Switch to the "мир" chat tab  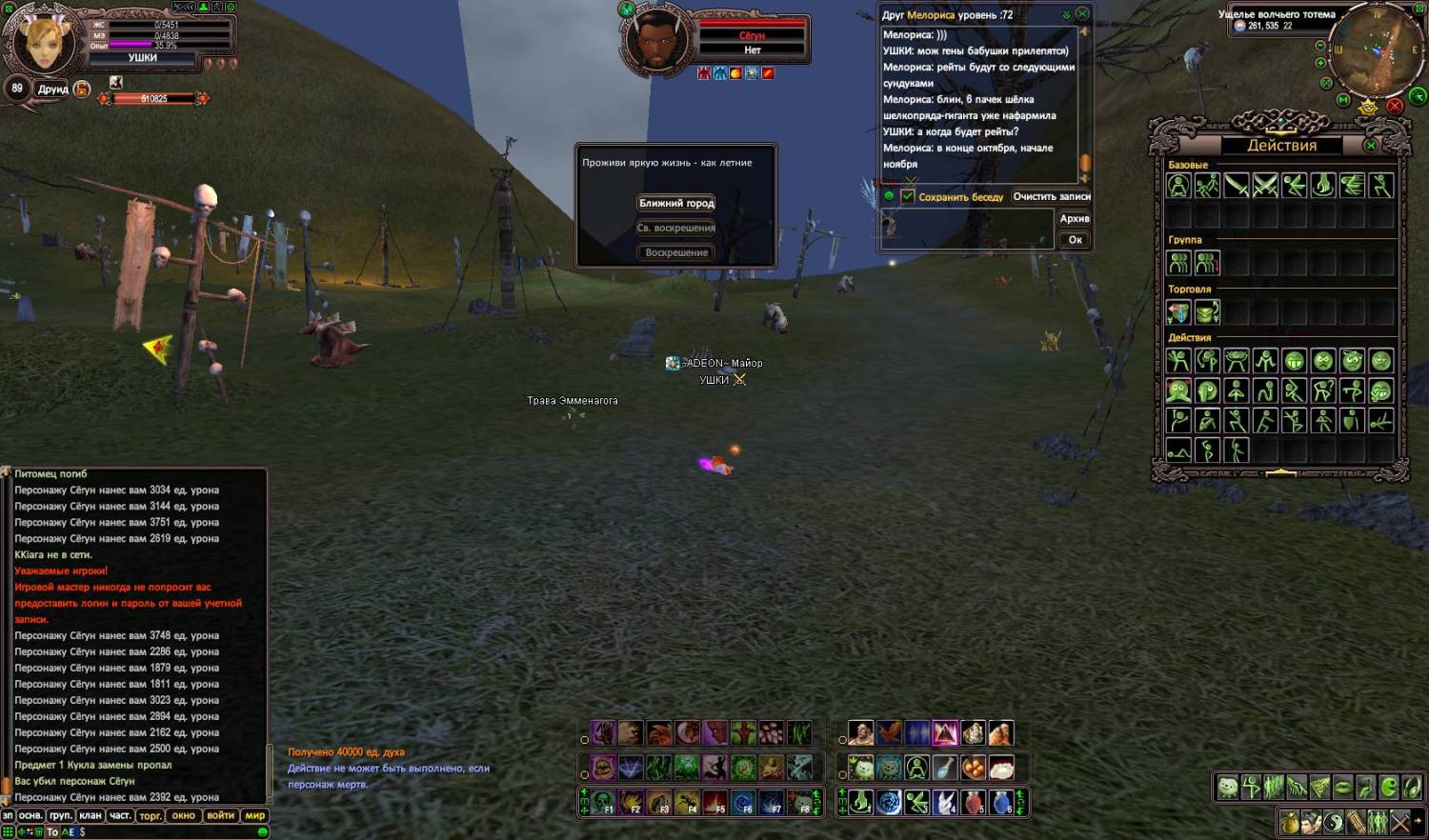(255, 816)
